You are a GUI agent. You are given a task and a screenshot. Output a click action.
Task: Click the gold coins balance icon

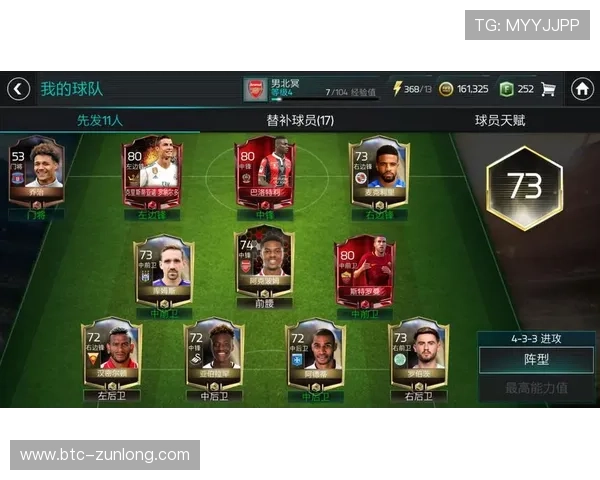pyautogui.click(x=446, y=89)
